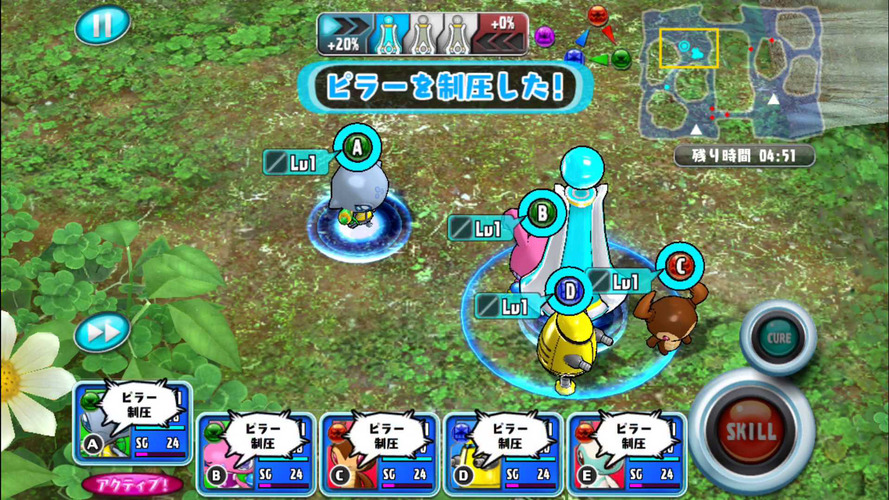
Task: Activate the red SKILL button
Action: coord(751,431)
